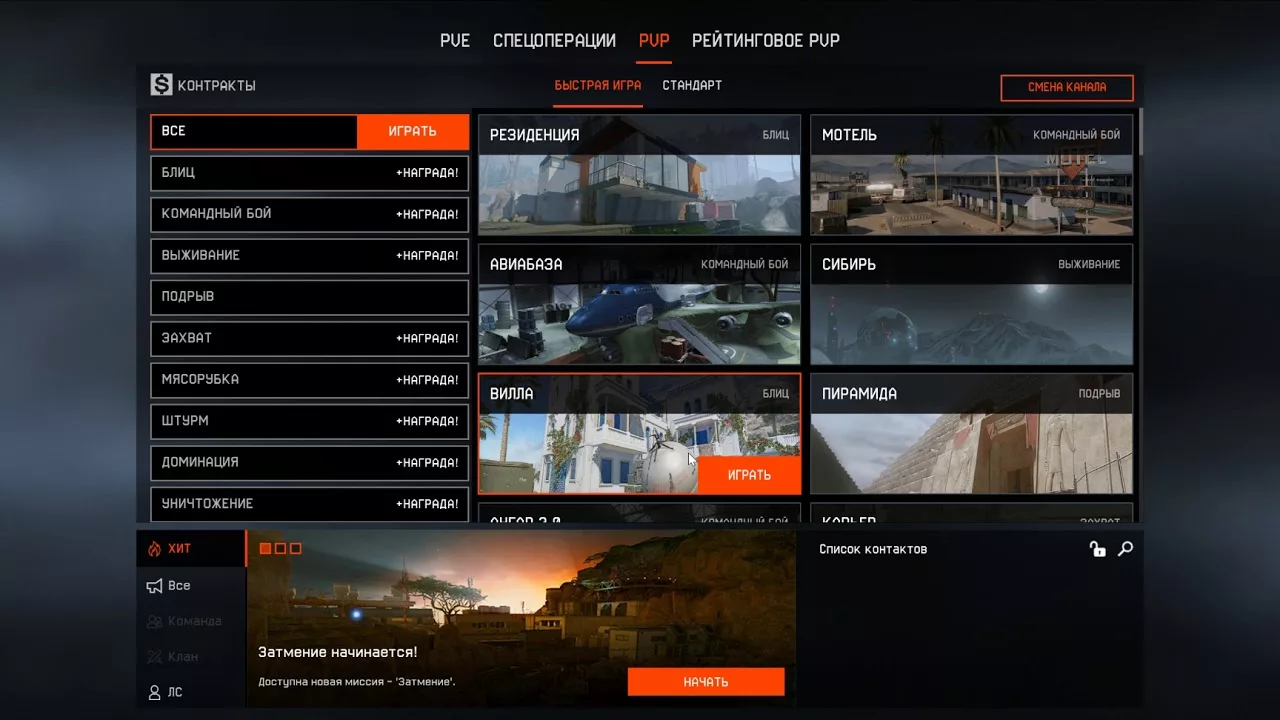Pick the Мотель map tile

(x=971, y=175)
